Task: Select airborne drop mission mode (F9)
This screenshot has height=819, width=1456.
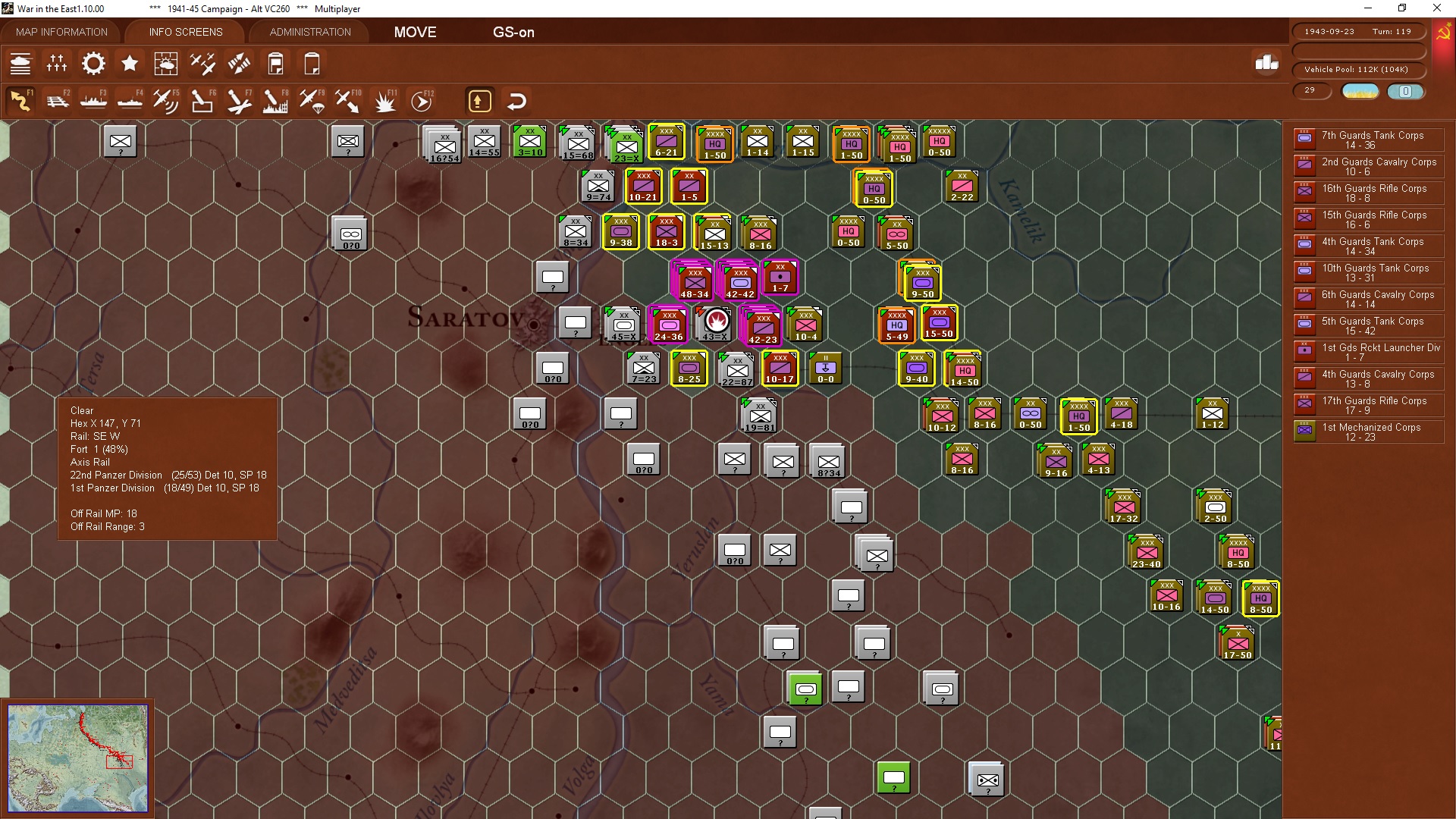Action: 311,99
